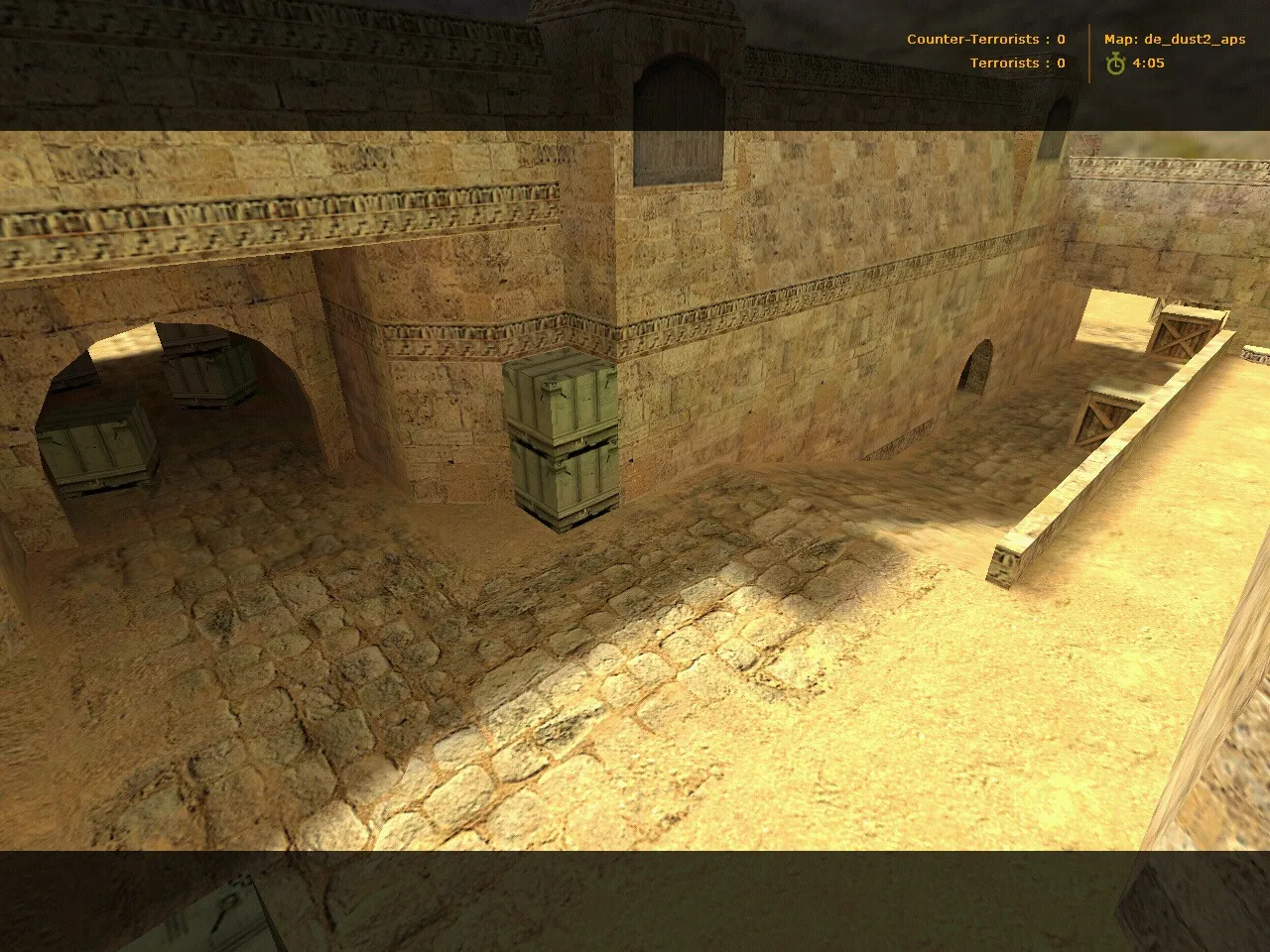Select the crate under the stone archway
The width and height of the screenshot is (1270, 952).
99,446
